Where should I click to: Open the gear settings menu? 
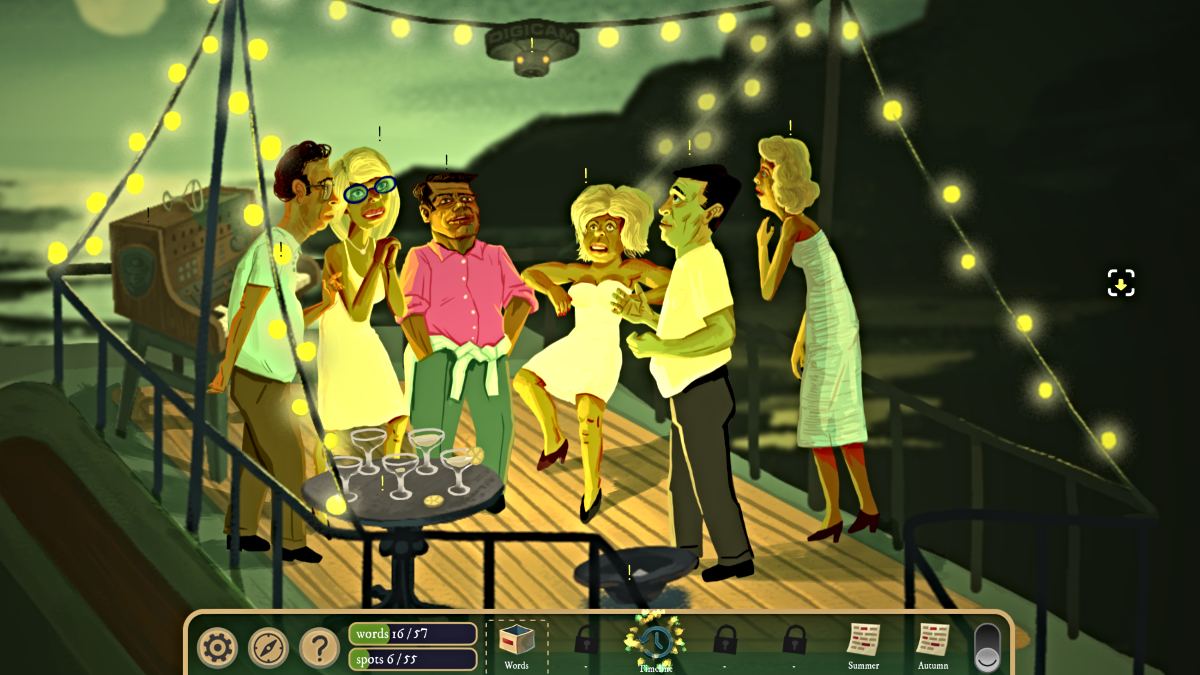click(x=217, y=647)
